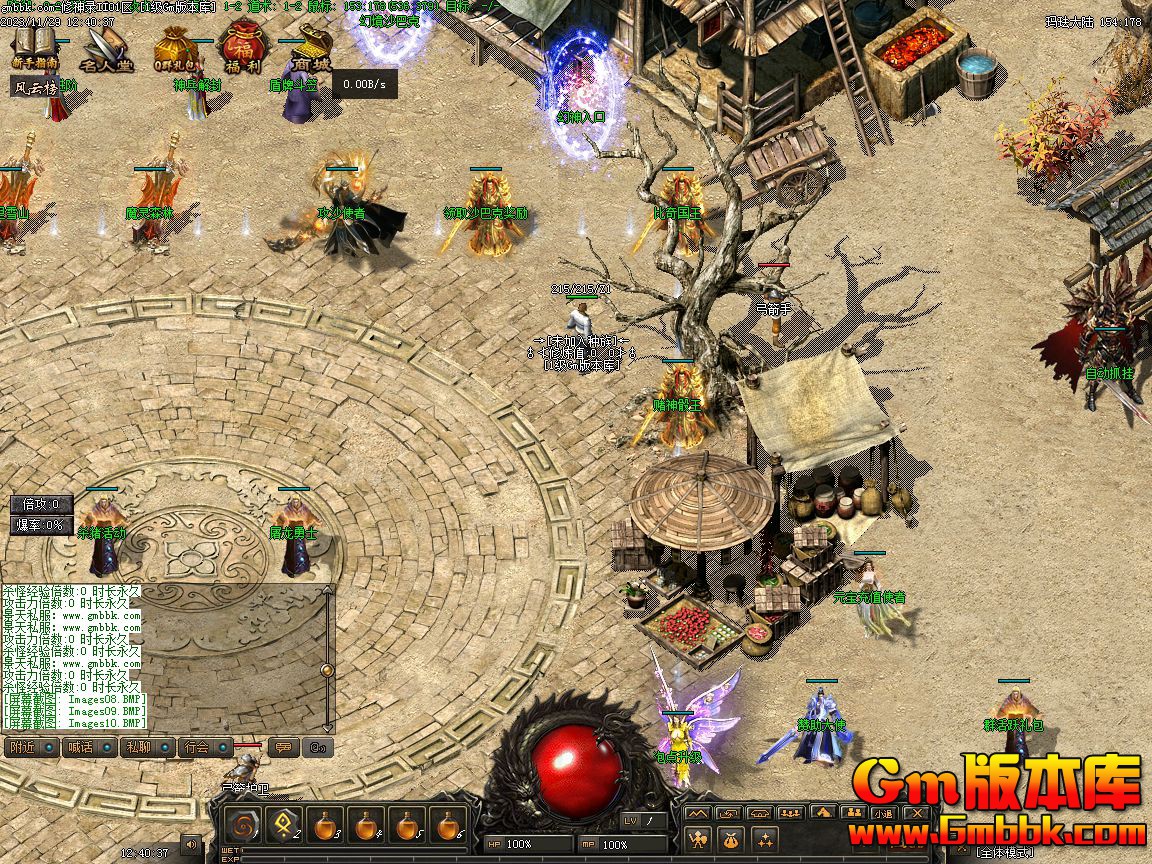The width and height of the screenshot is (1152, 864).
Task: Switch chat to the 附近 nearby channel
Action: pos(24,747)
